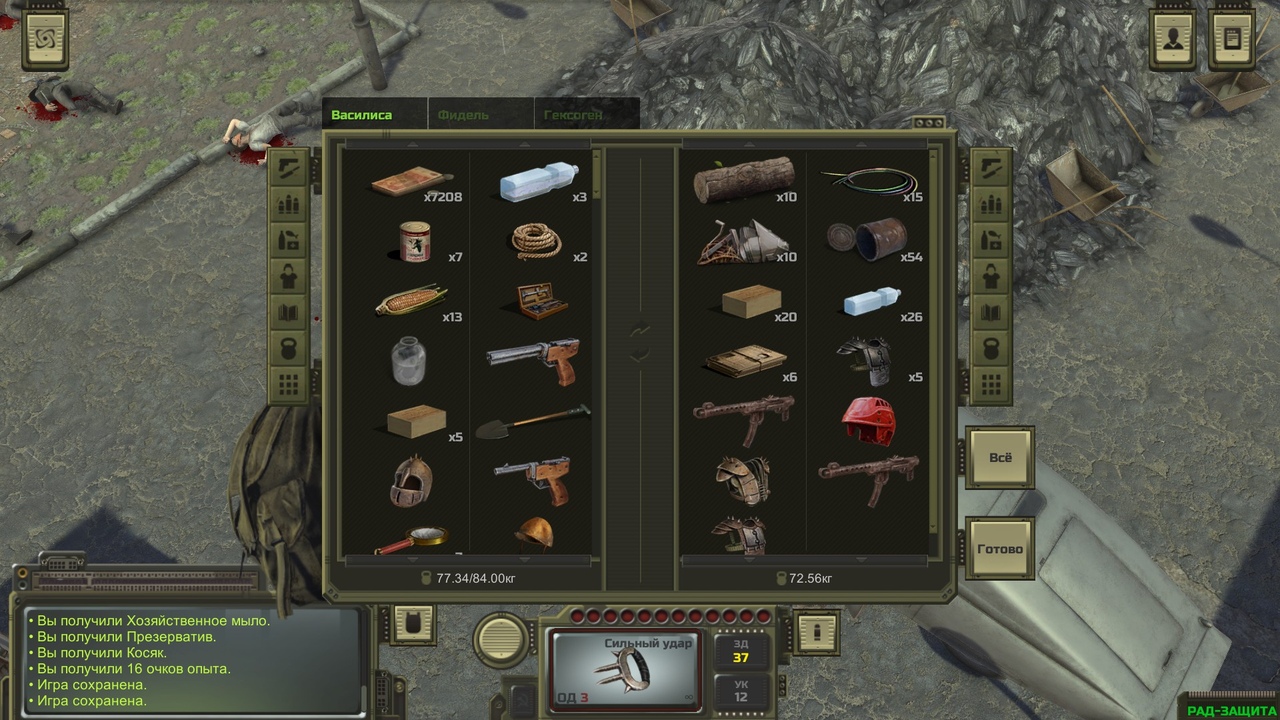
Task: Select the water bottle stack x26
Action: pyautogui.click(x=867, y=301)
